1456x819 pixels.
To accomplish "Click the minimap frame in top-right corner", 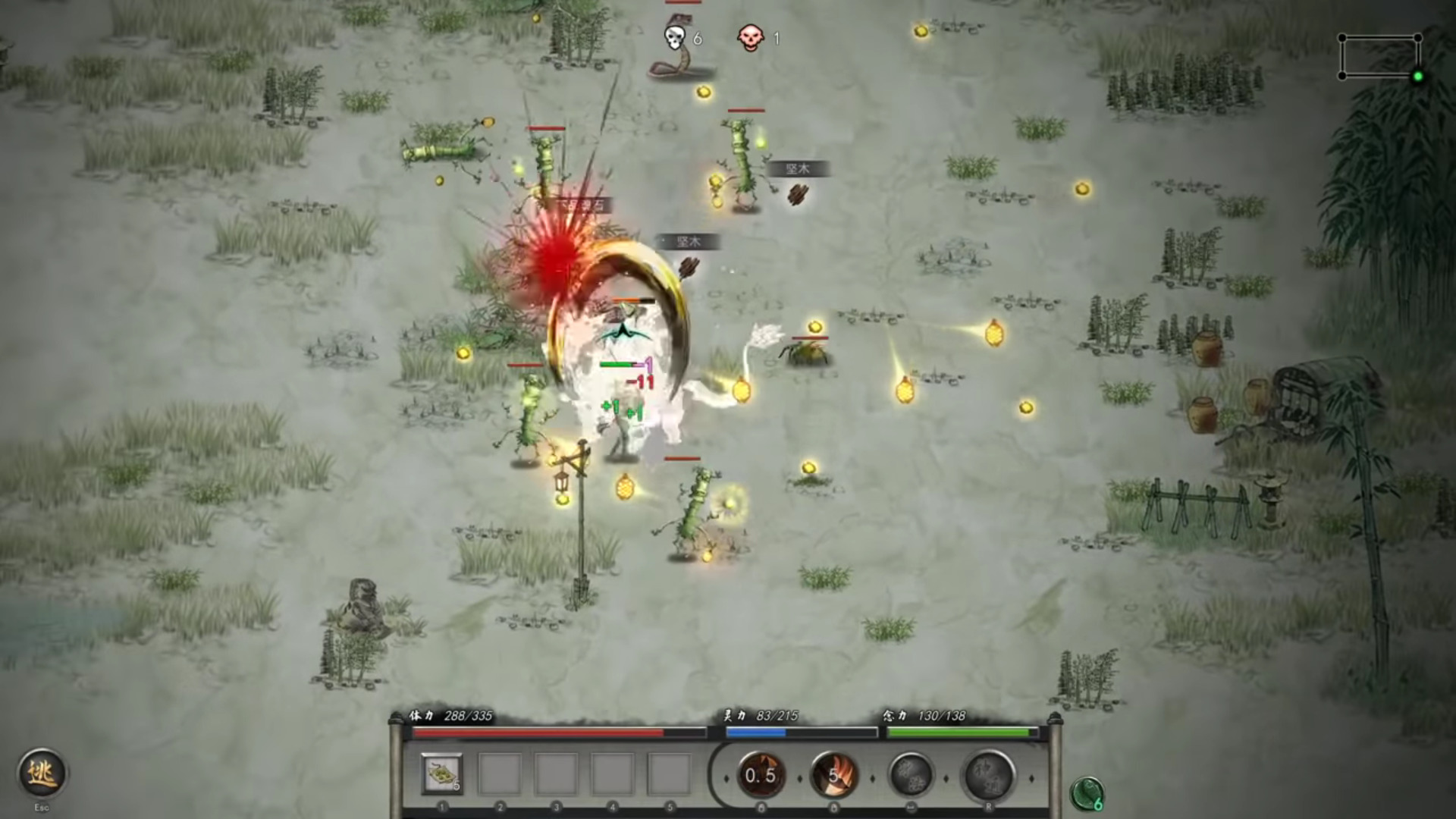I will point(1382,55).
